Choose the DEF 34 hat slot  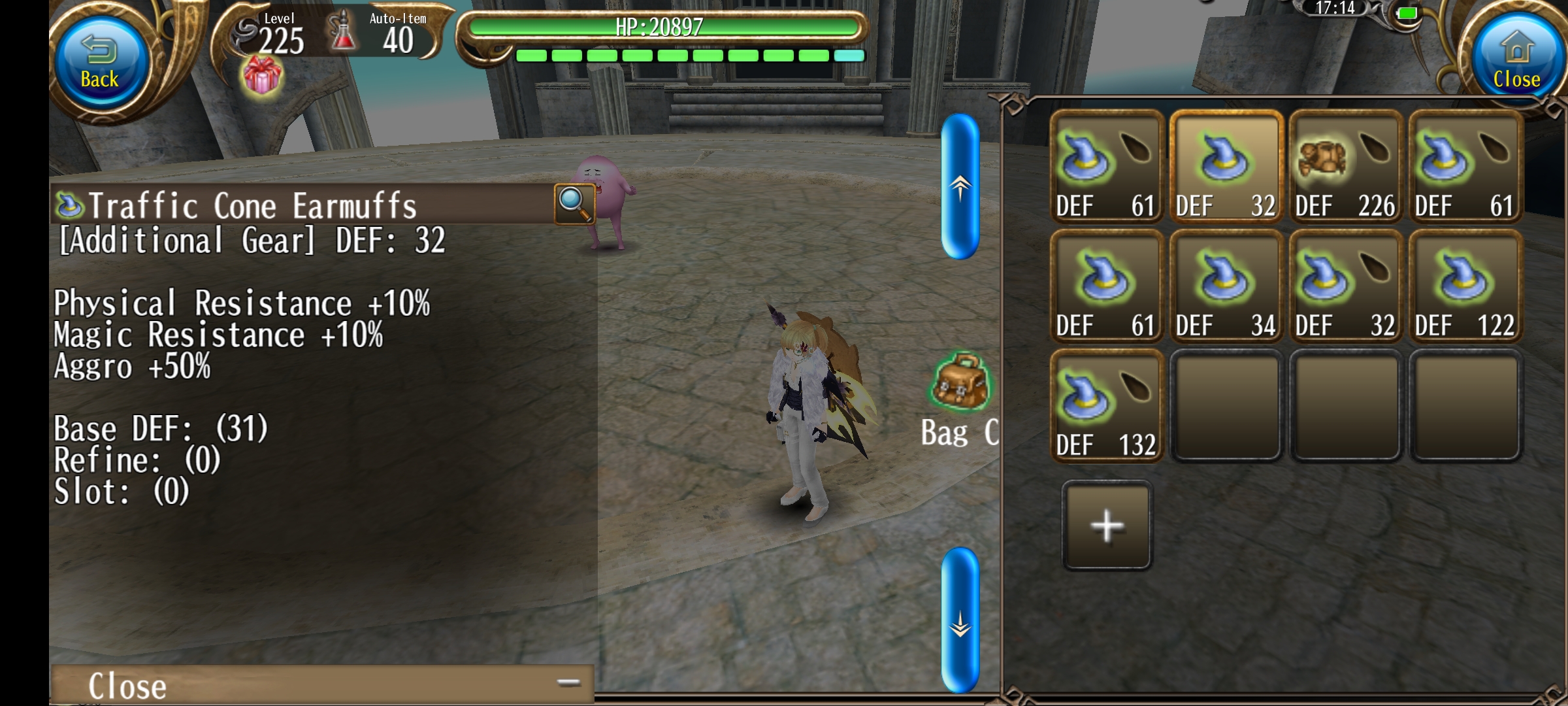point(1226,287)
